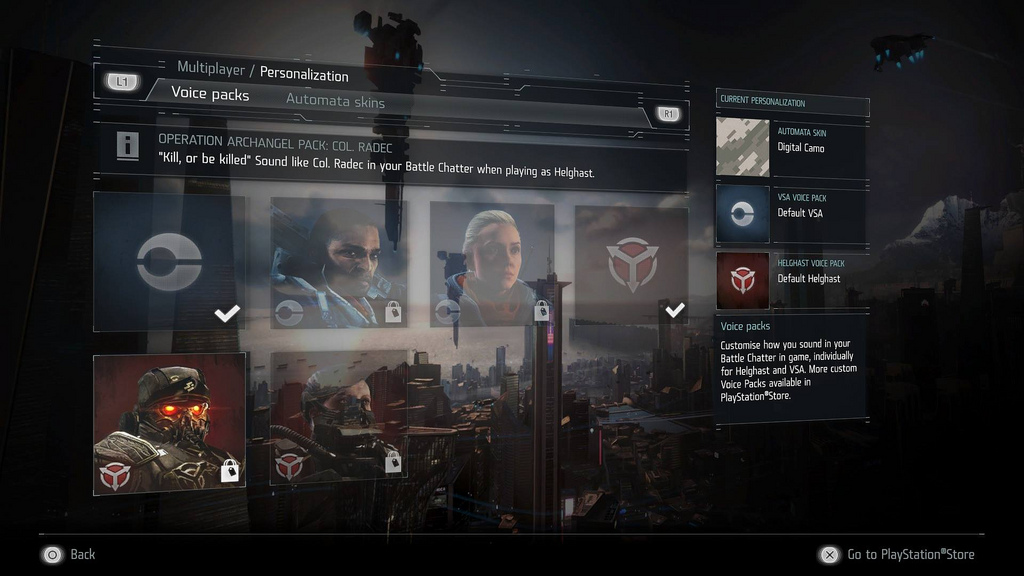Go back to the previous menu
1024x576 pixels.
pos(68,554)
